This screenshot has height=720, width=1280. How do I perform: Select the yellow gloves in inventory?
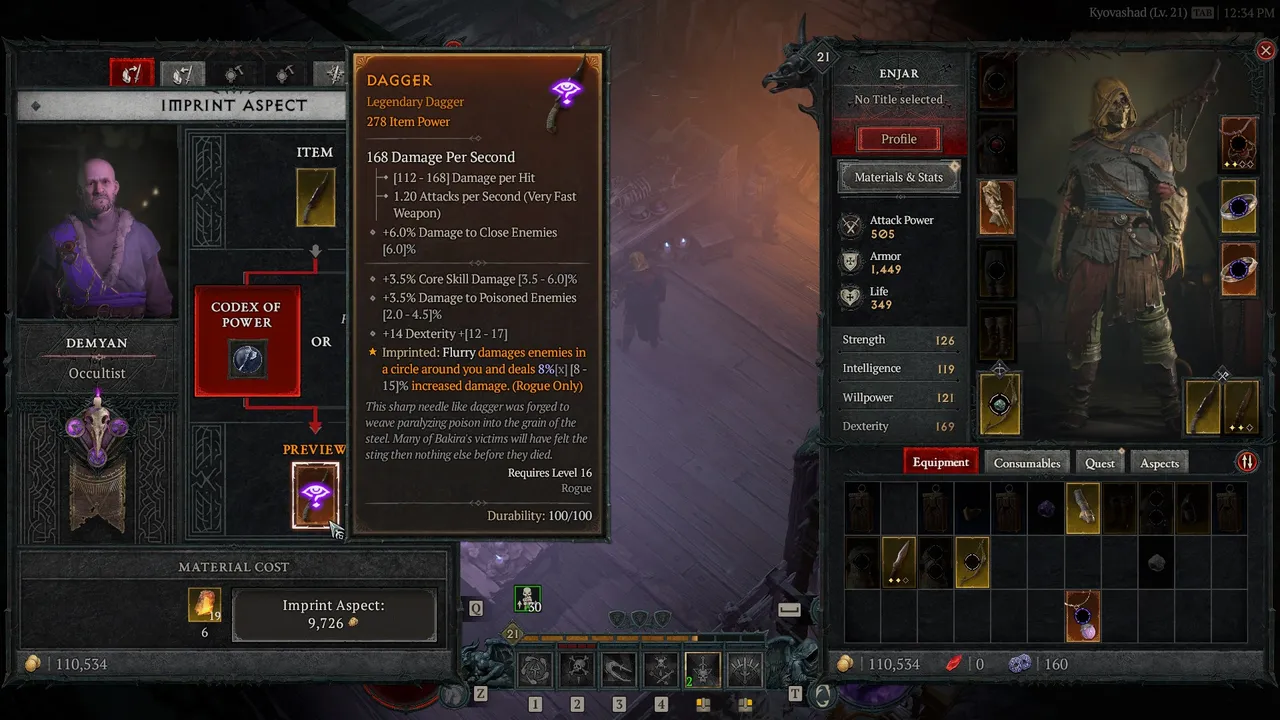(x=1082, y=508)
